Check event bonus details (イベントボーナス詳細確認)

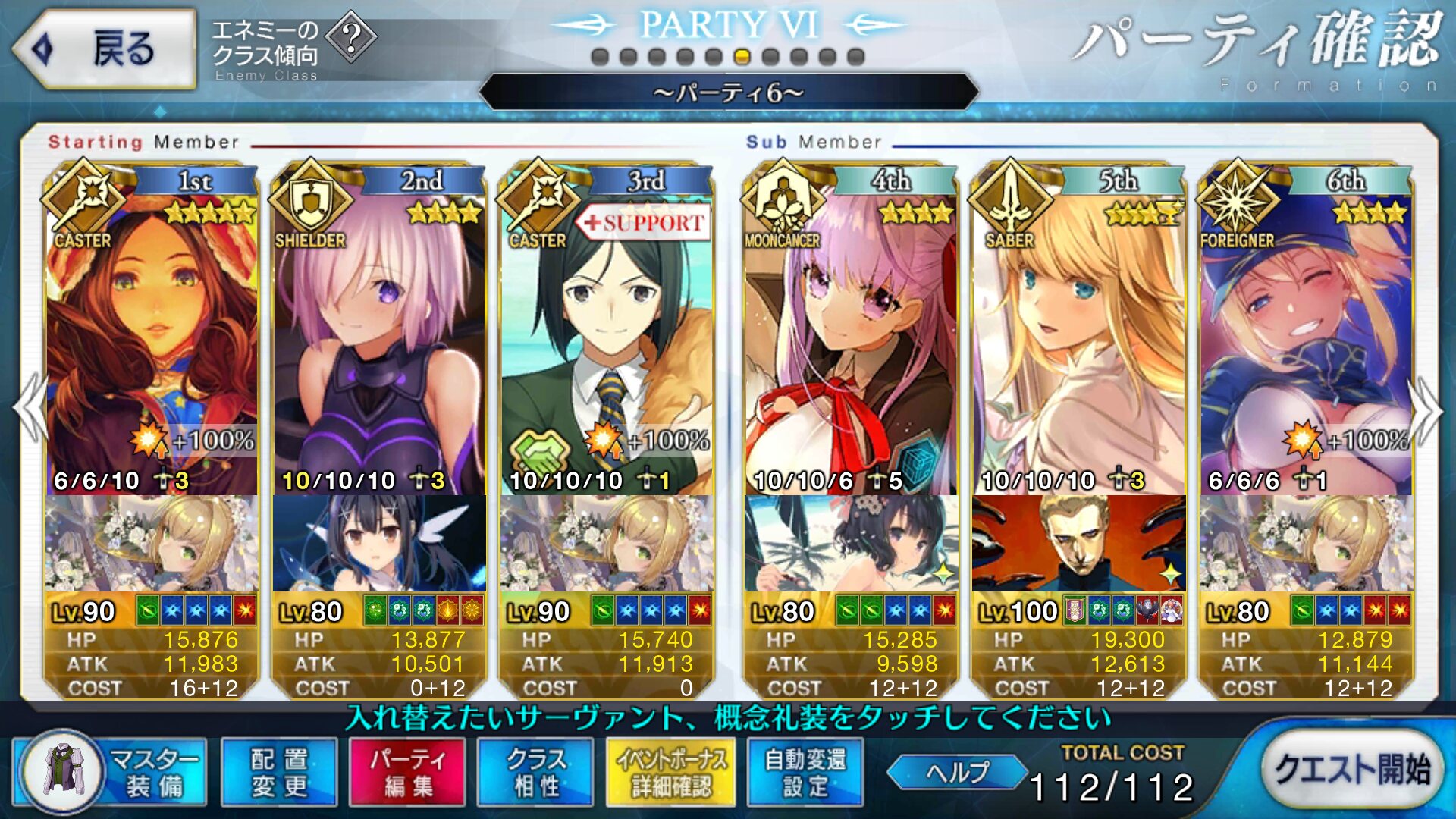pyautogui.click(x=670, y=772)
